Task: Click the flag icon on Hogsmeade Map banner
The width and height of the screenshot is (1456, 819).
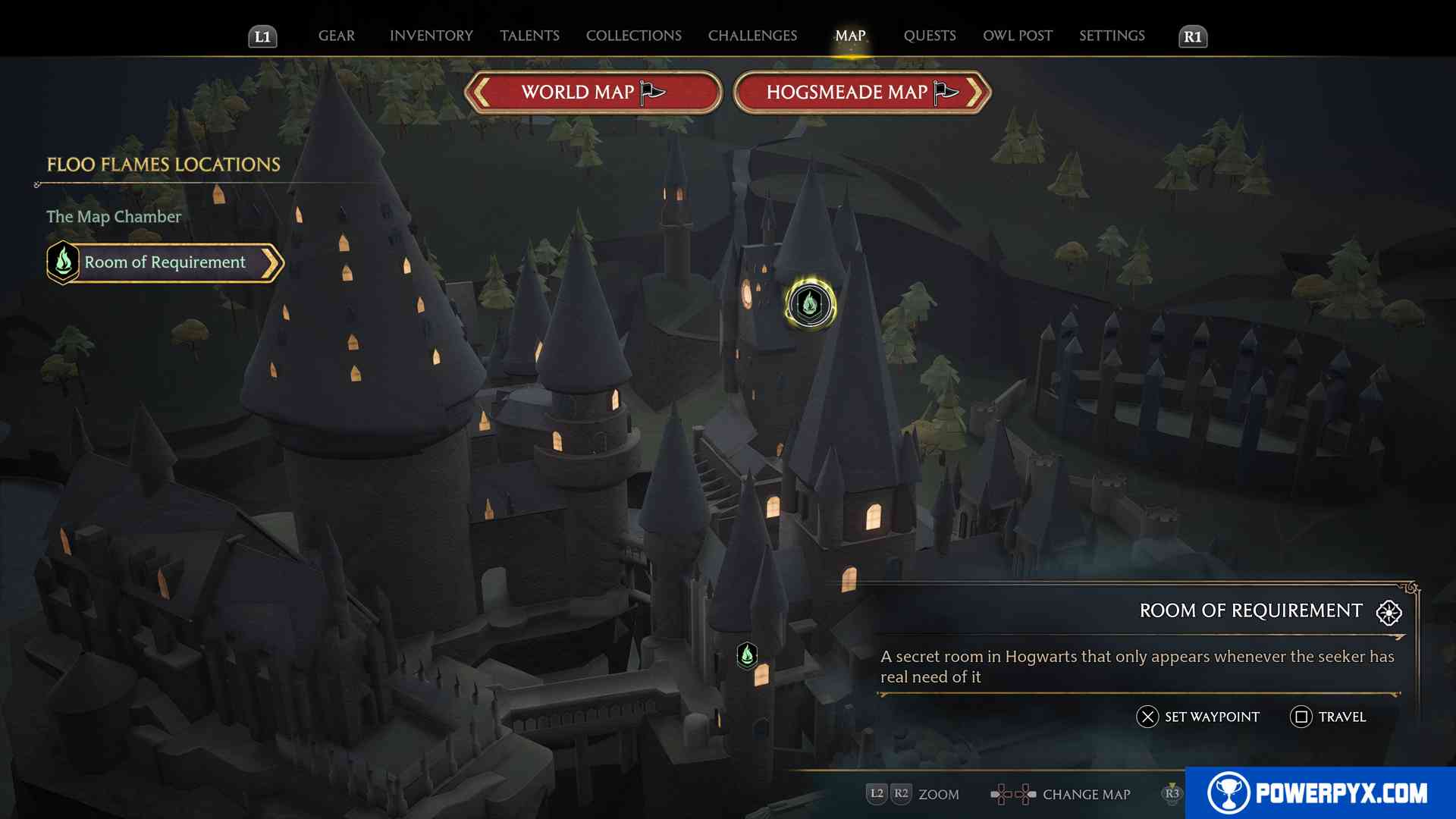Action: point(943,91)
